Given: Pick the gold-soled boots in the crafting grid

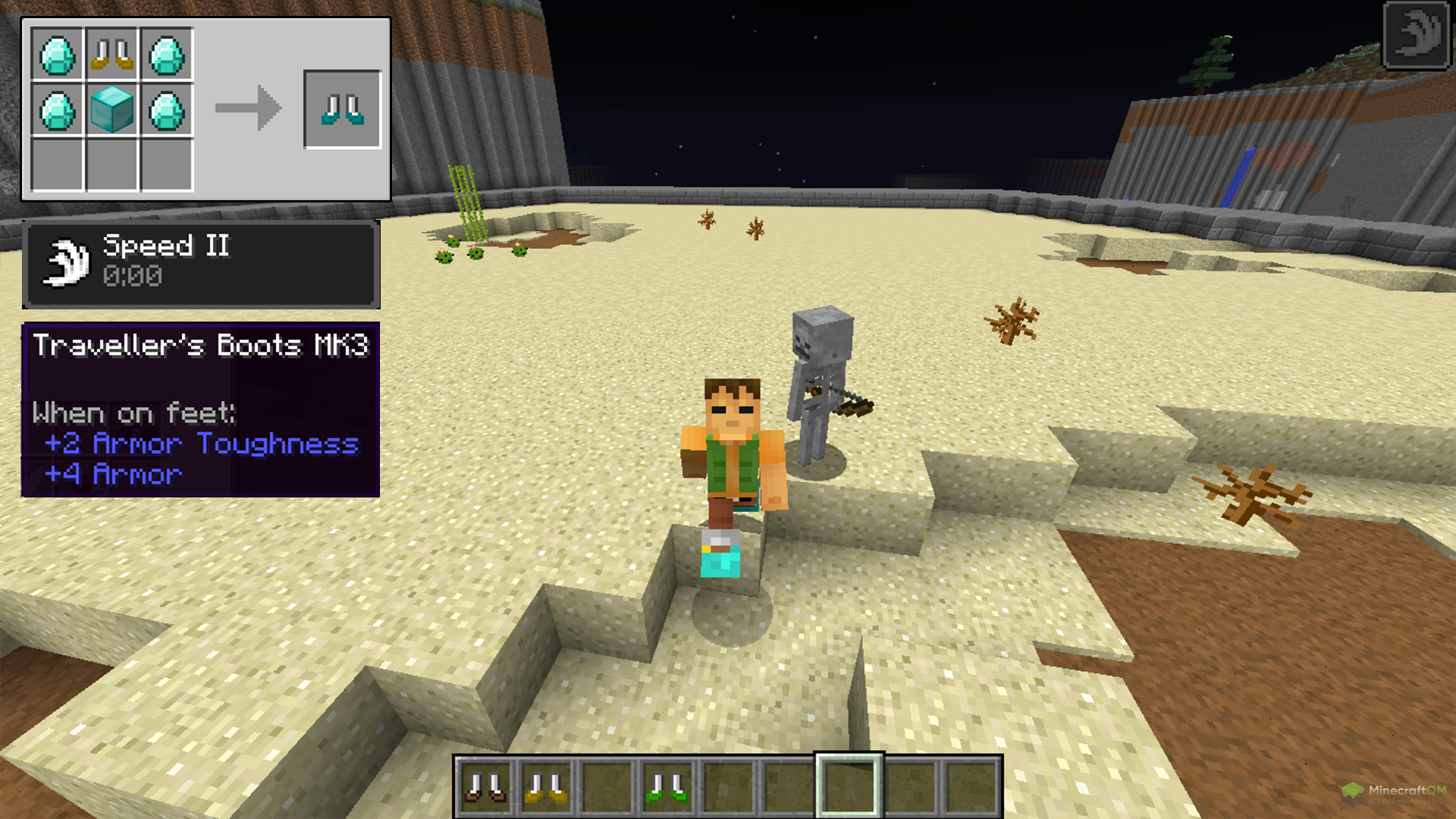Looking at the screenshot, I should pos(112,55).
